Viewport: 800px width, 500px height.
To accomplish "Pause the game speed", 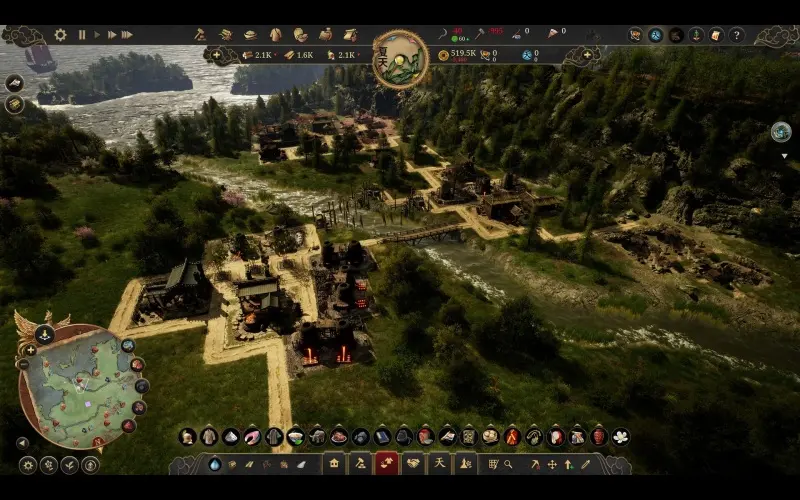I will 82,35.
